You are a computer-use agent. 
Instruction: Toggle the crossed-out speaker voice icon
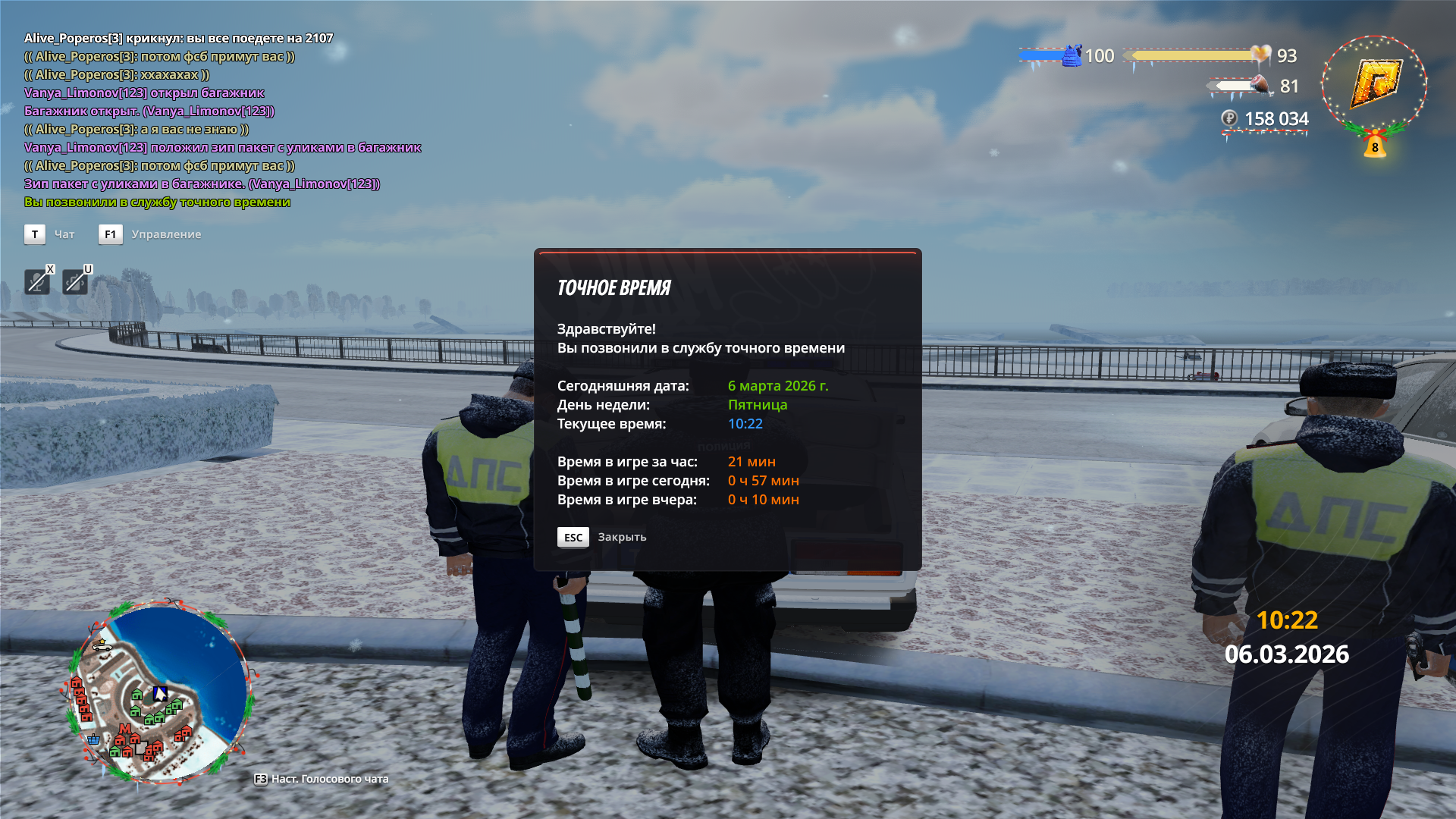click(x=75, y=282)
